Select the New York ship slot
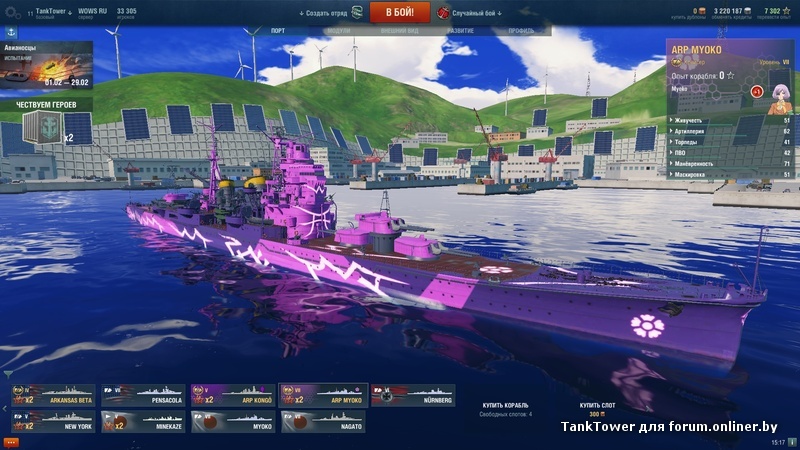Viewport: 800px width, 450px height. click(53, 422)
